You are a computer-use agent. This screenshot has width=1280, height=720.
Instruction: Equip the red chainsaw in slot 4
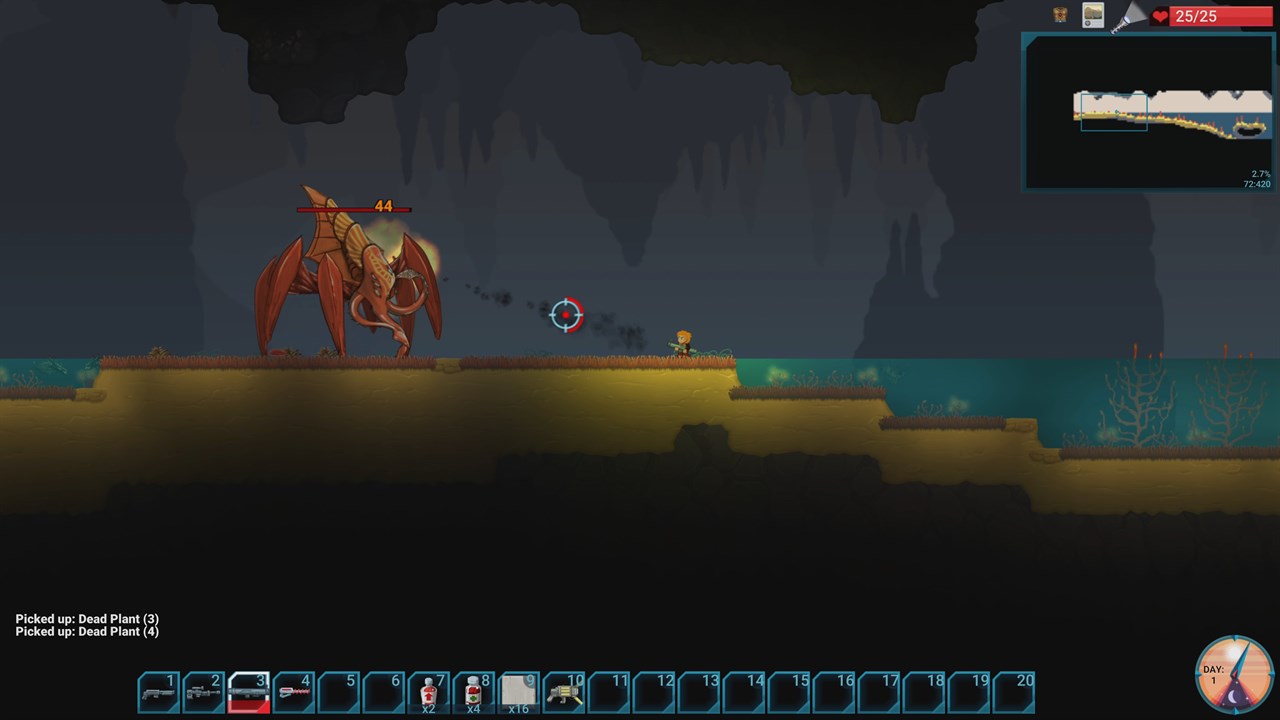coord(294,692)
